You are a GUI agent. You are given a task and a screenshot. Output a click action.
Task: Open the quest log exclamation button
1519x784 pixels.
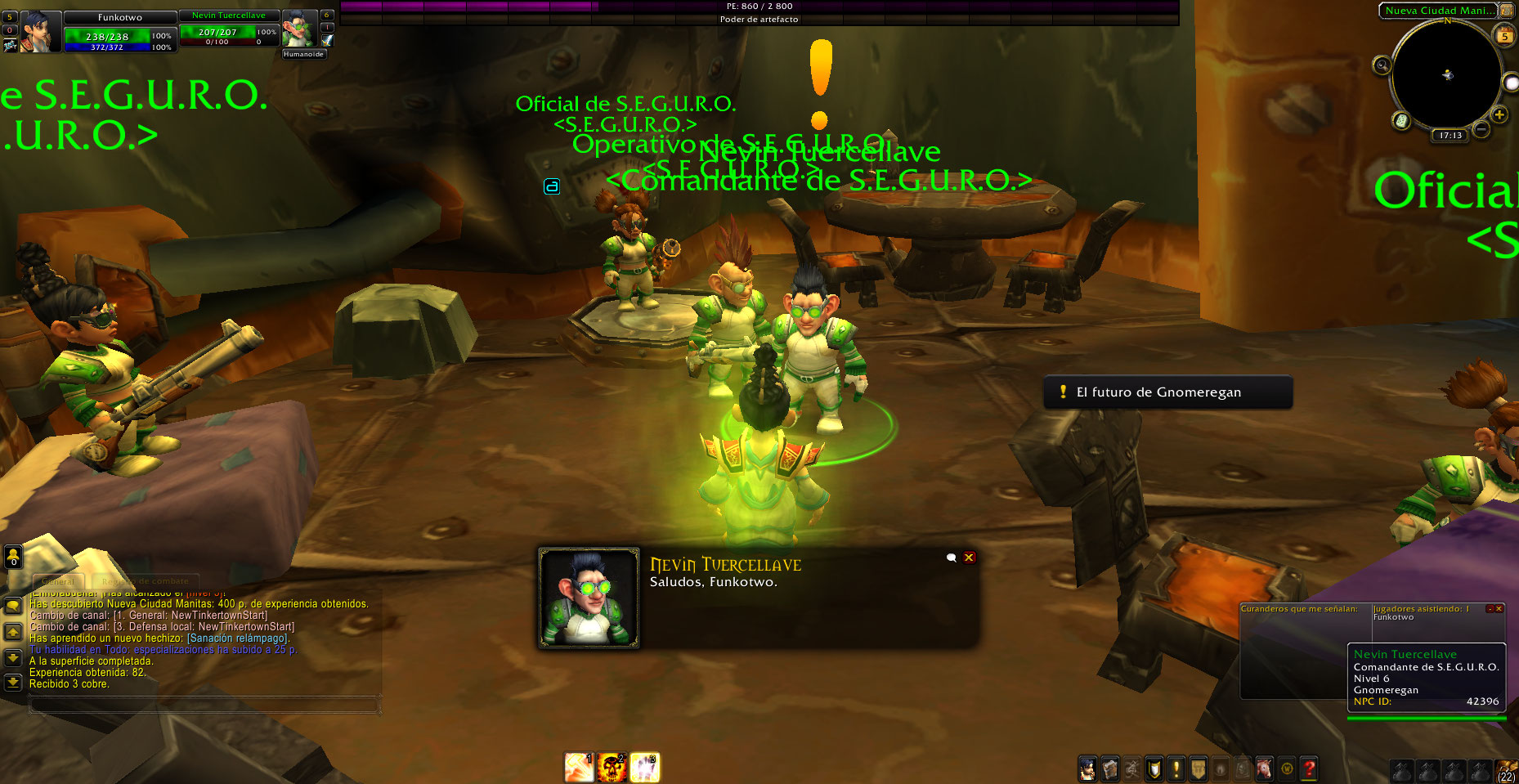(x=1176, y=768)
